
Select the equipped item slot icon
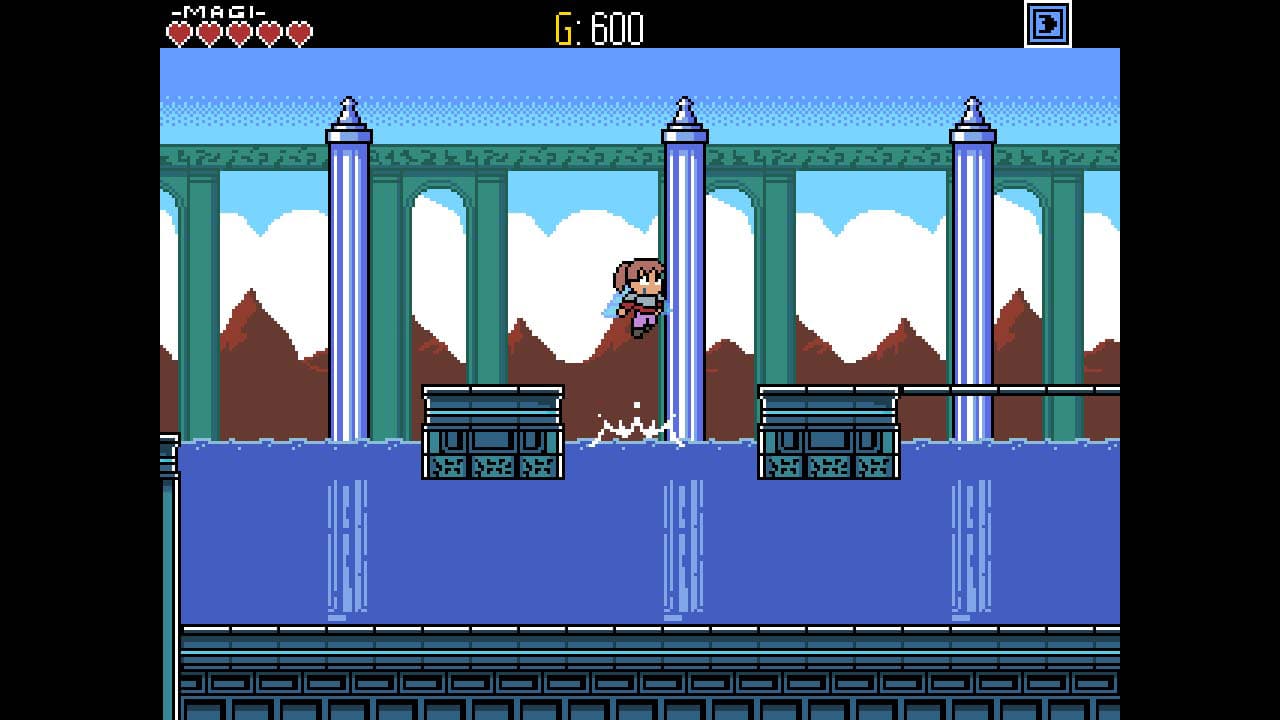(1046, 25)
